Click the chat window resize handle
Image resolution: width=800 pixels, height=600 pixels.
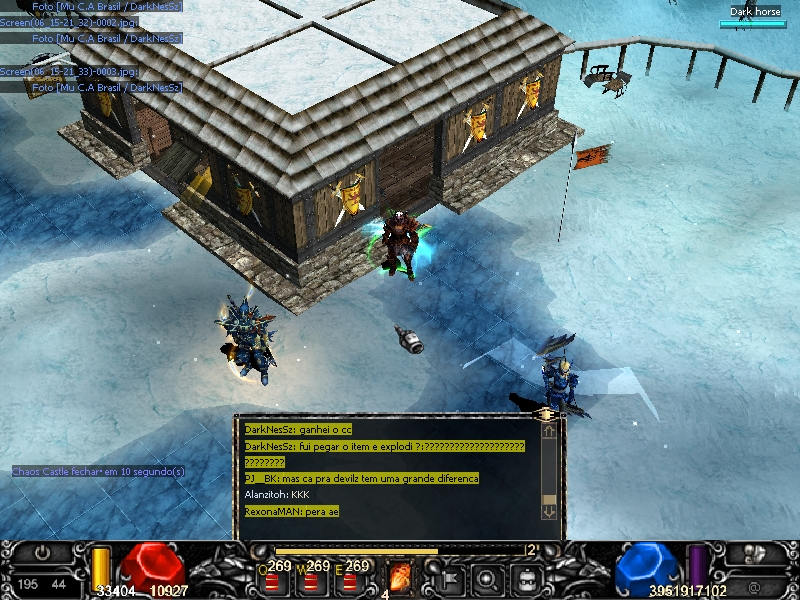pyautogui.click(x=546, y=412)
